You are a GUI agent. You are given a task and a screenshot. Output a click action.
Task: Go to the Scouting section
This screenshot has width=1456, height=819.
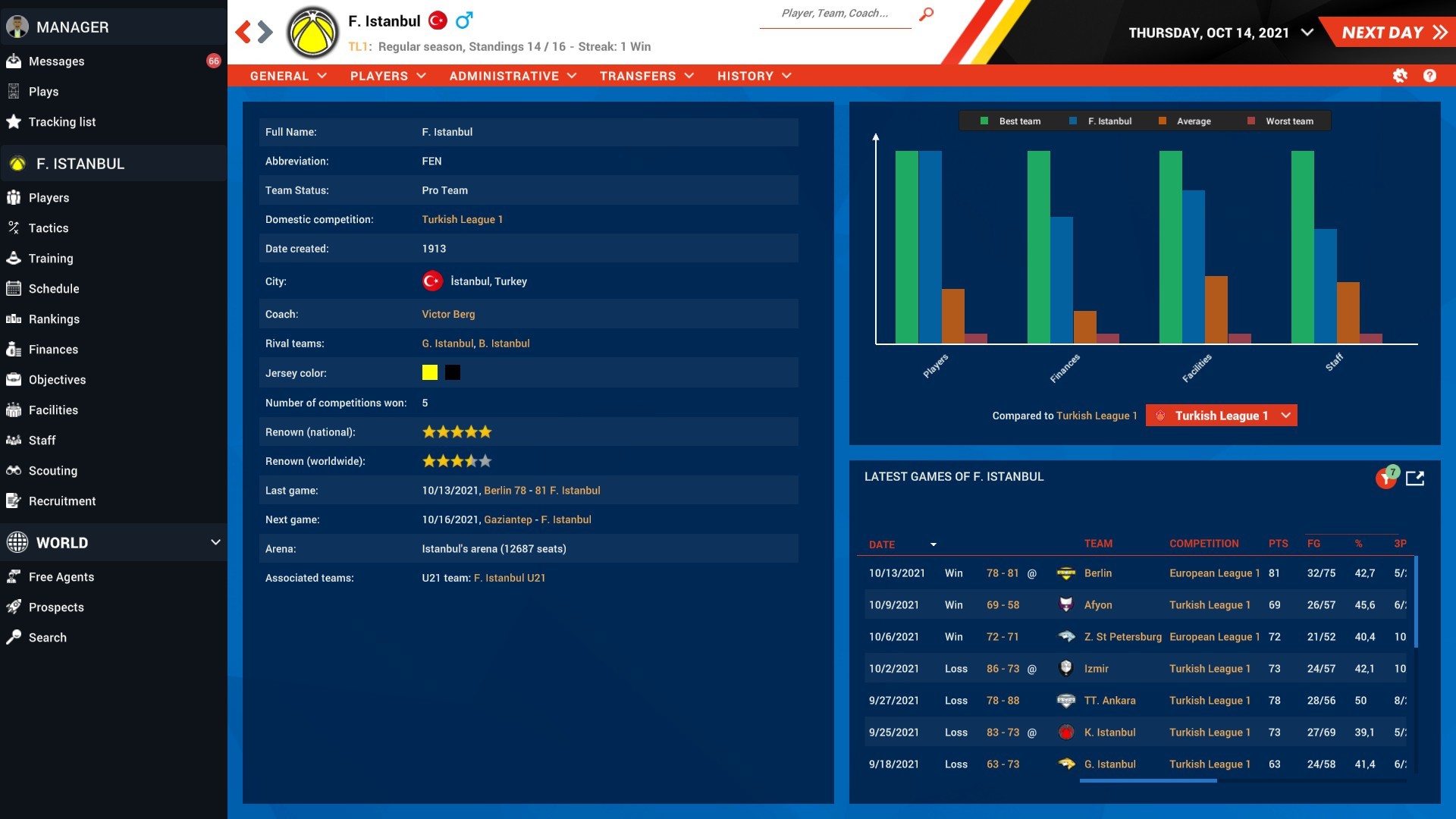pyautogui.click(x=53, y=470)
